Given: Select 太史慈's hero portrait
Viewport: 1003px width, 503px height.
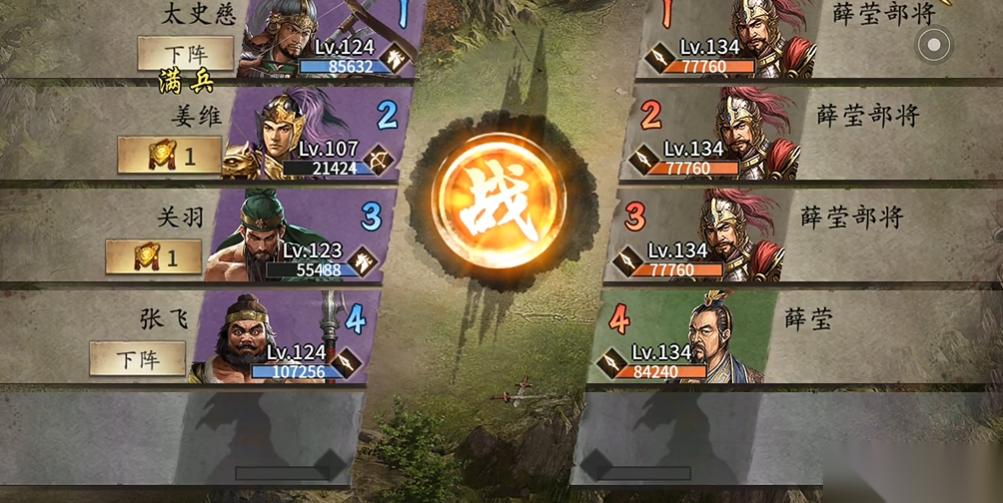Looking at the screenshot, I should tap(282, 38).
